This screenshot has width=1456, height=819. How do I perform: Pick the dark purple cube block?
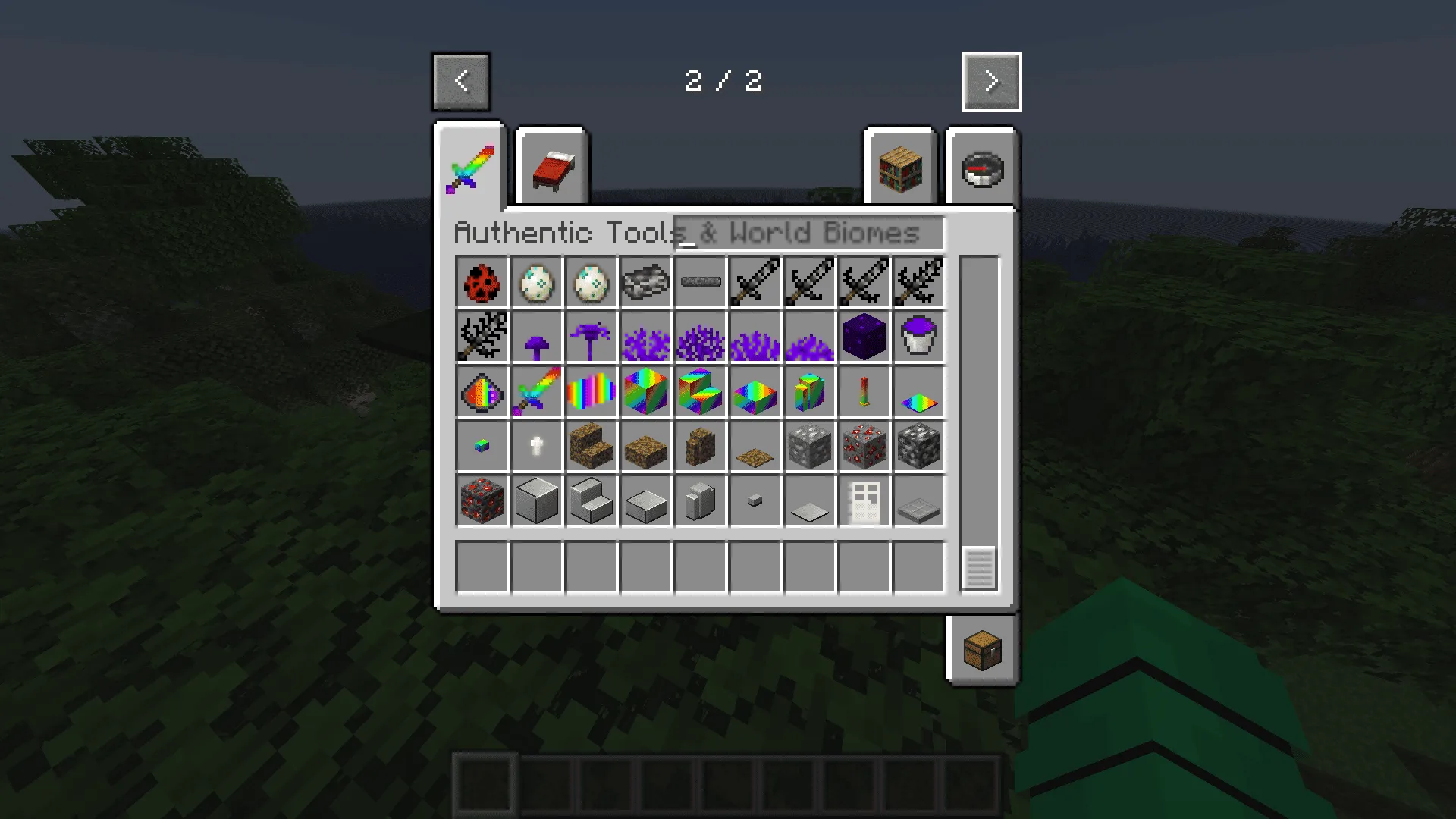click(864, 336)
